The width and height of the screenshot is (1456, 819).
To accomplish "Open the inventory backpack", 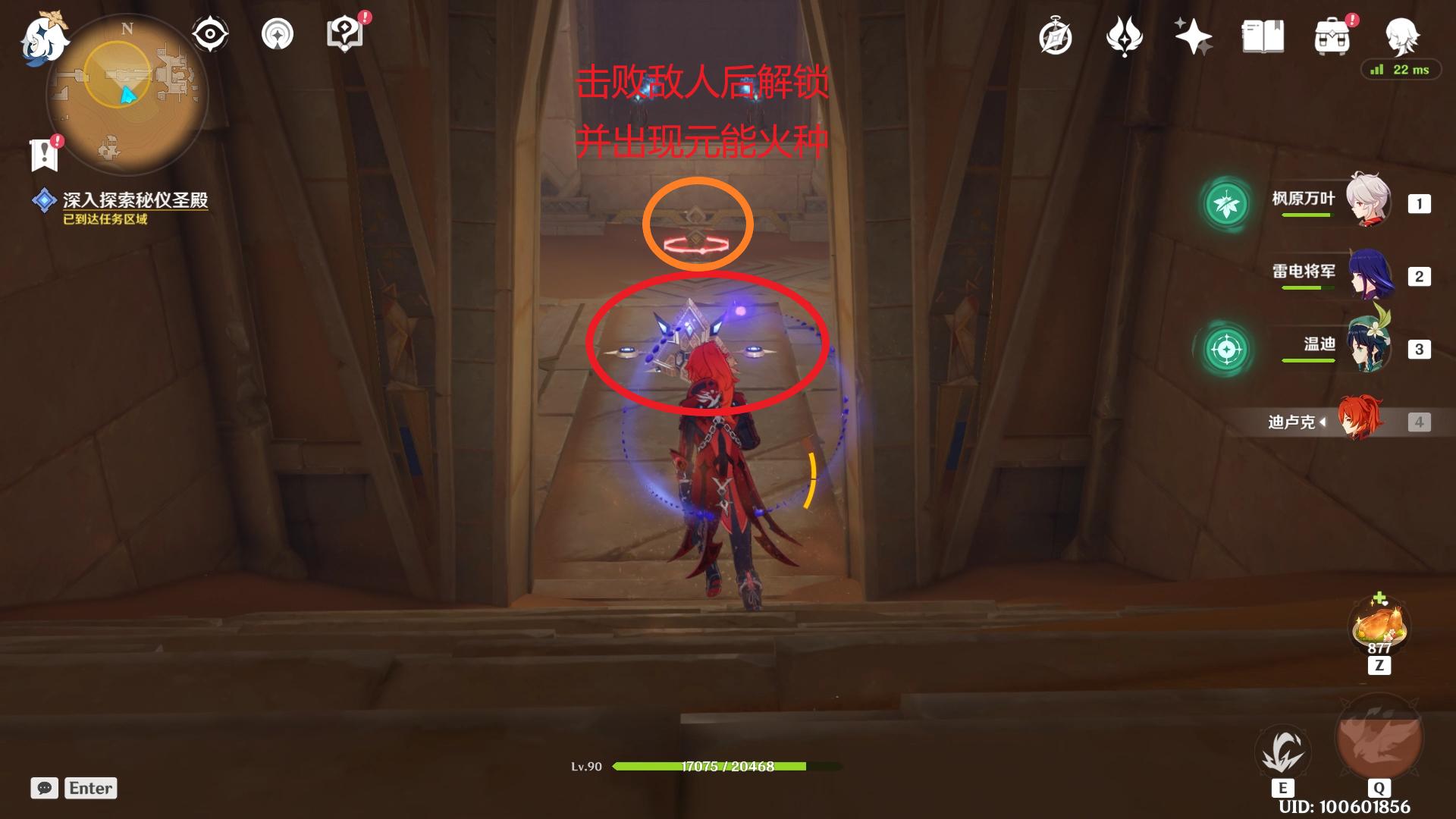I will (x=1332, y=36).
